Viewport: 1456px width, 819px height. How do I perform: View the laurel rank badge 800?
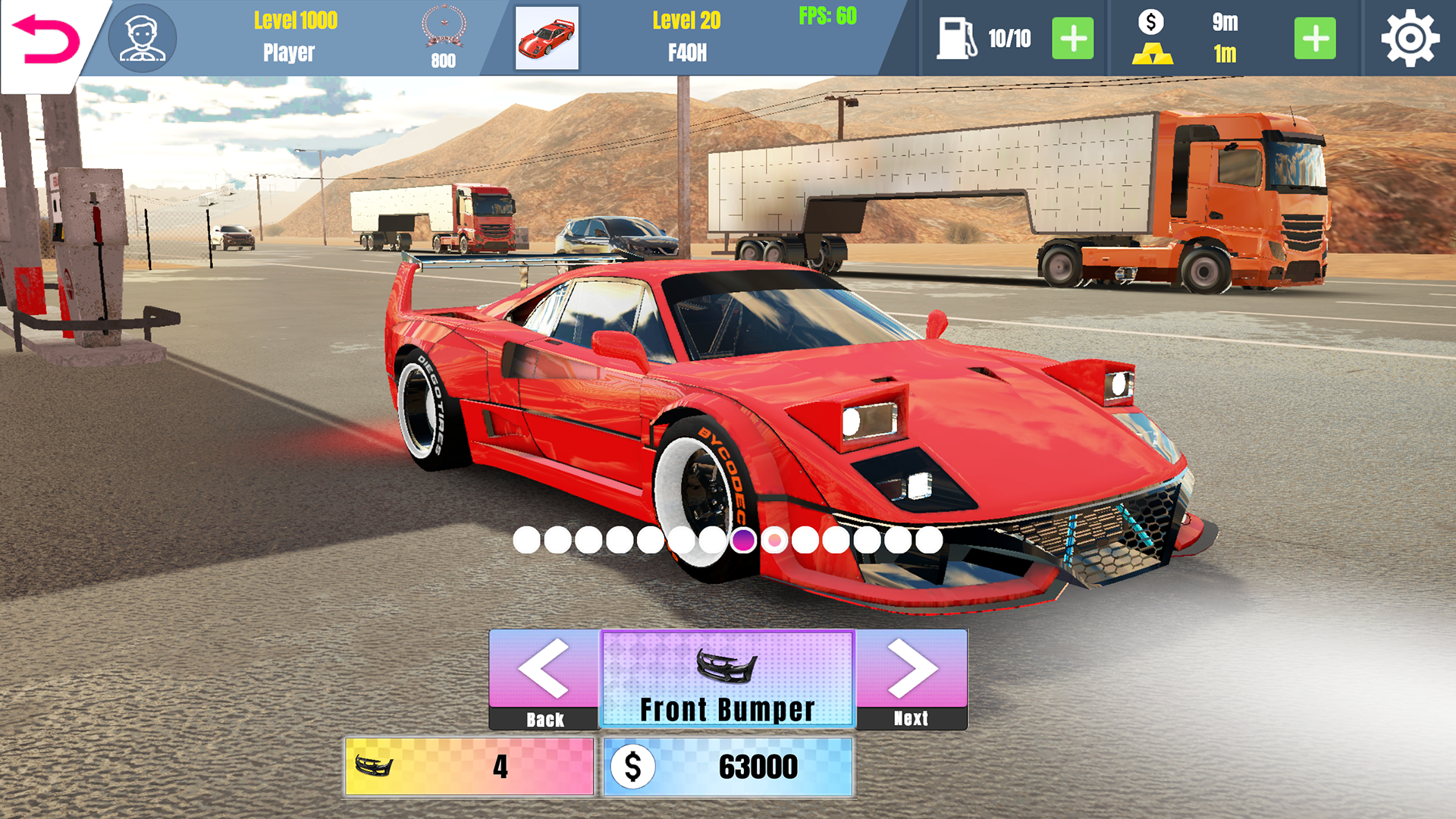click(x=444, y=38)
